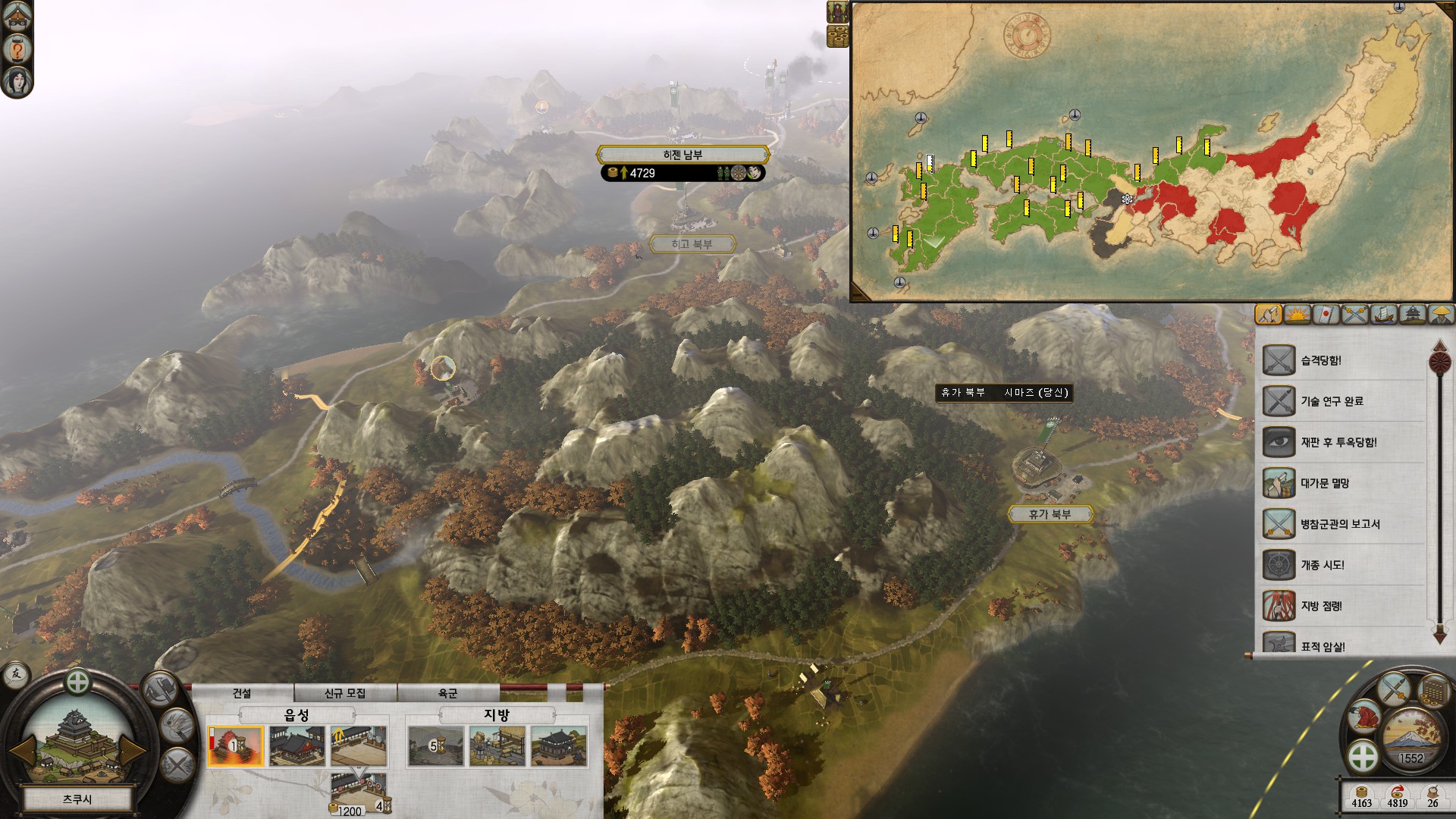Open the 습격당함! event message
The width and height of the screenshot is (1456, 819).
[x=1321, y=360]
